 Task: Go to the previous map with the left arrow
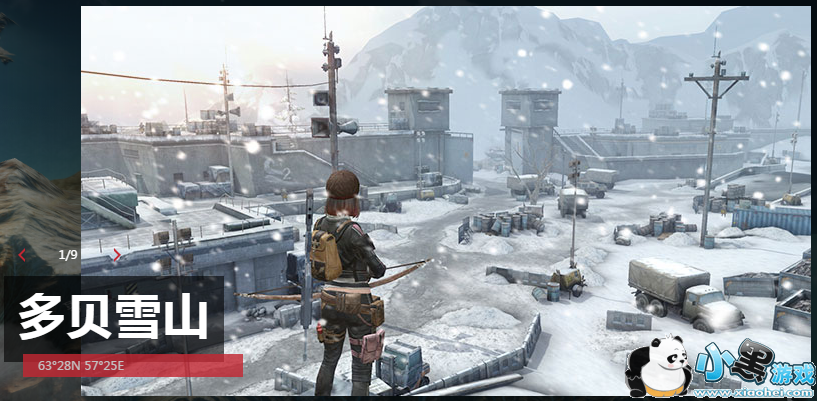pos(23,255)
